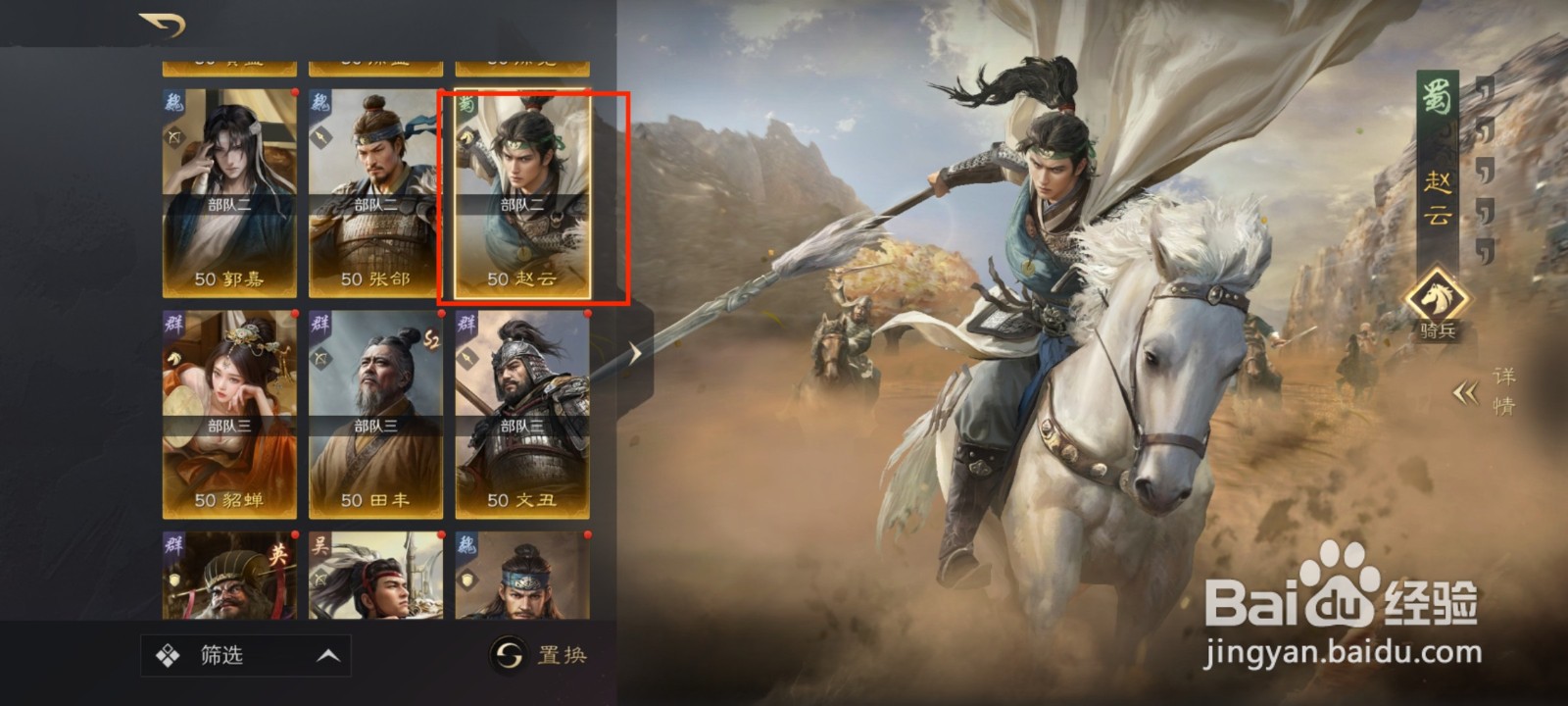Click the 蜀 faction emblem on 赵云's card

pos(469,105)
